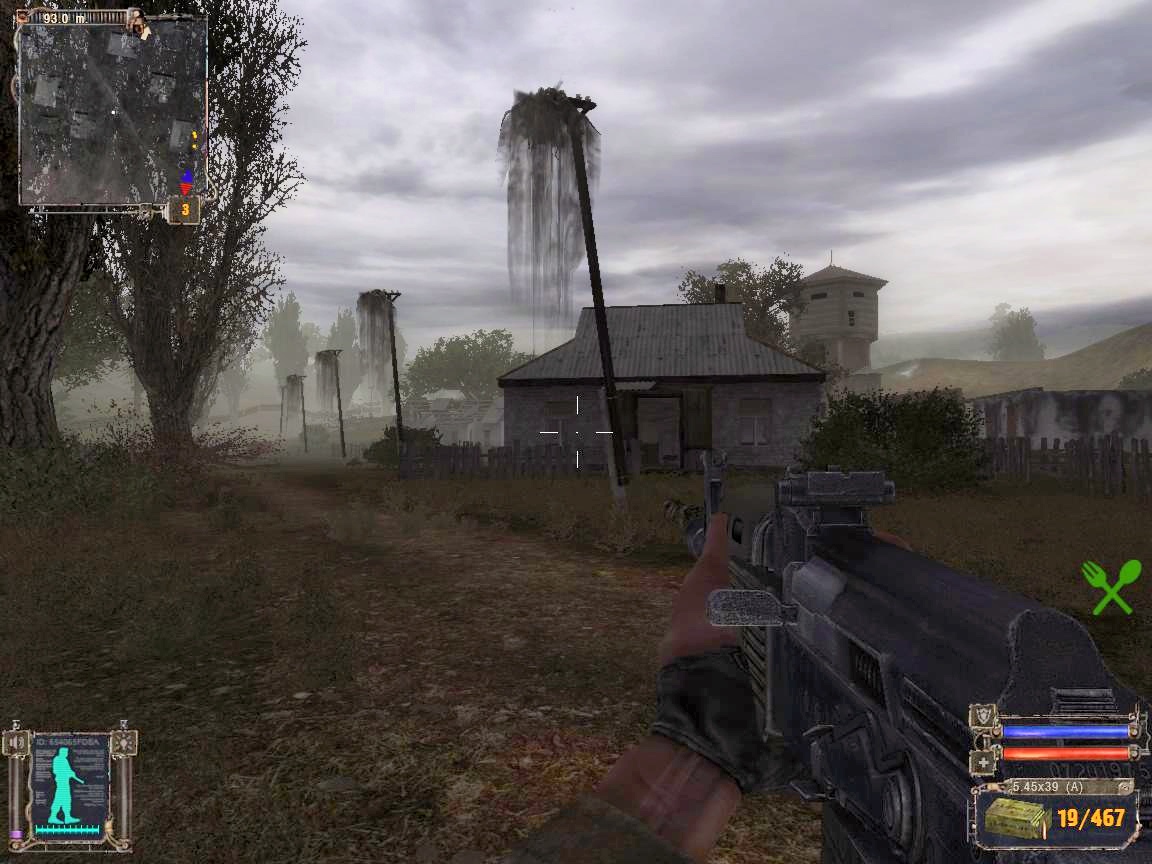Viewport: 1152px width, 864px height.
Task: Click the white cross health icon
Action: point(983,762)
